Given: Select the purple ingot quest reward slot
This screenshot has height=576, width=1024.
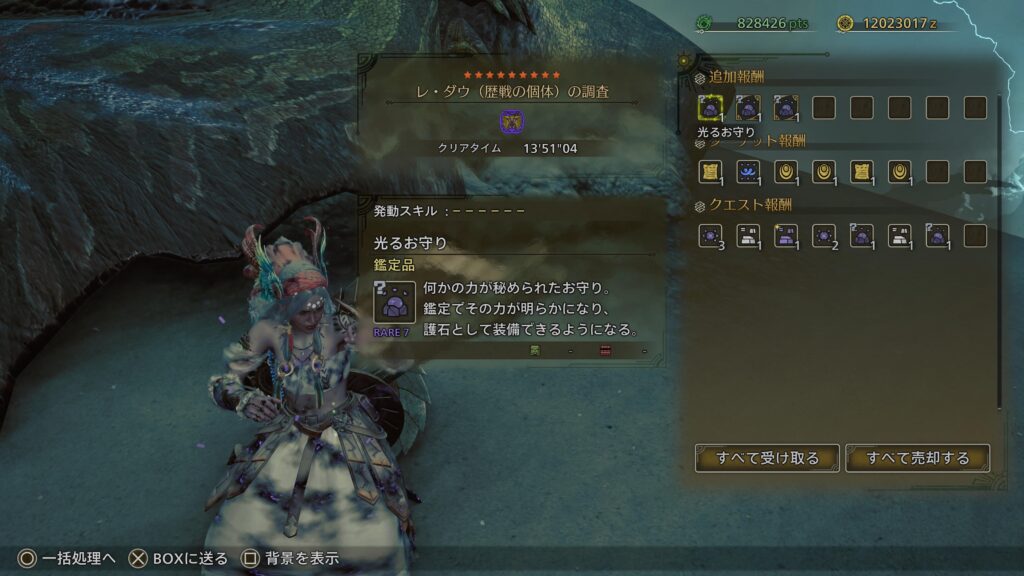Looking at the screenshot, I should coord(785,236).
